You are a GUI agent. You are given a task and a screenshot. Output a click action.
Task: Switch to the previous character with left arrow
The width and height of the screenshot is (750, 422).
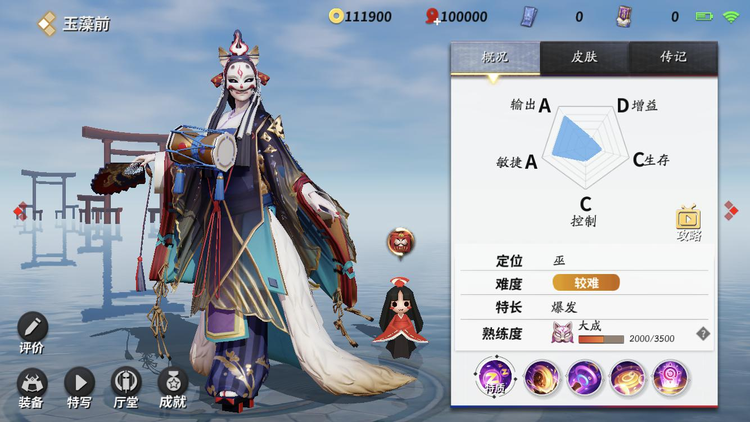[18, 210]
